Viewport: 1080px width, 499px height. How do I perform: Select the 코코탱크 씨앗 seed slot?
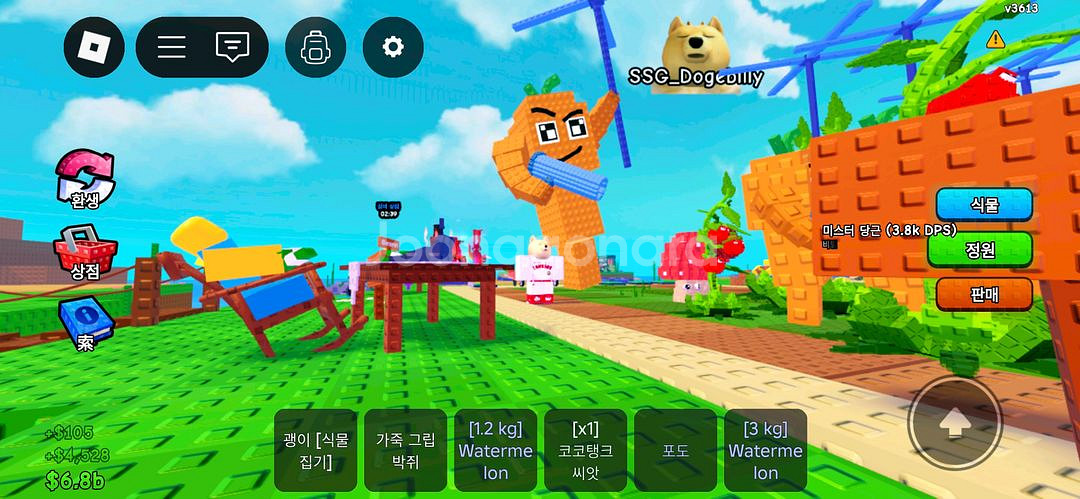[x=586, y=449]
